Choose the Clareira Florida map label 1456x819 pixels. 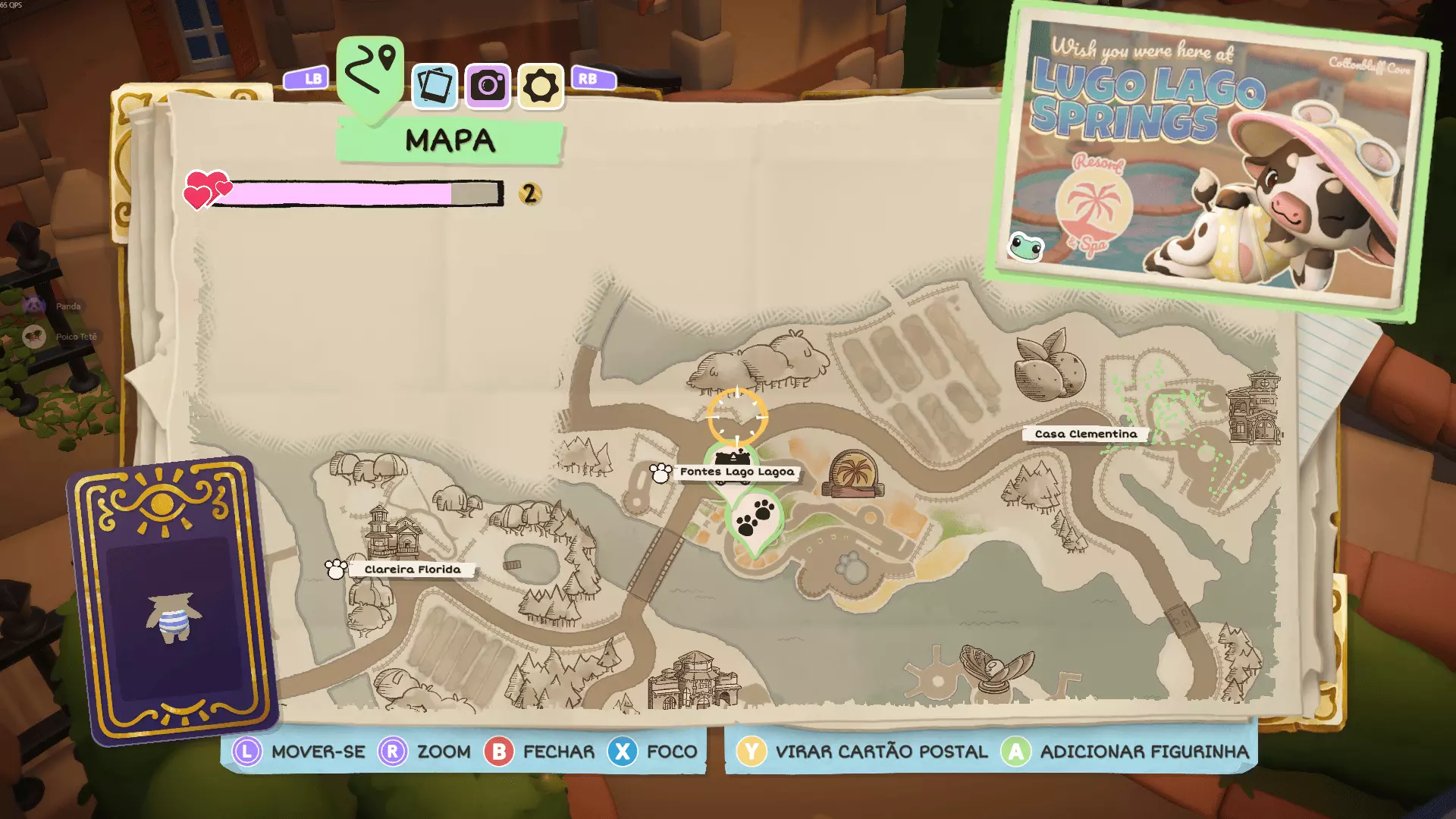coord(412,570)
